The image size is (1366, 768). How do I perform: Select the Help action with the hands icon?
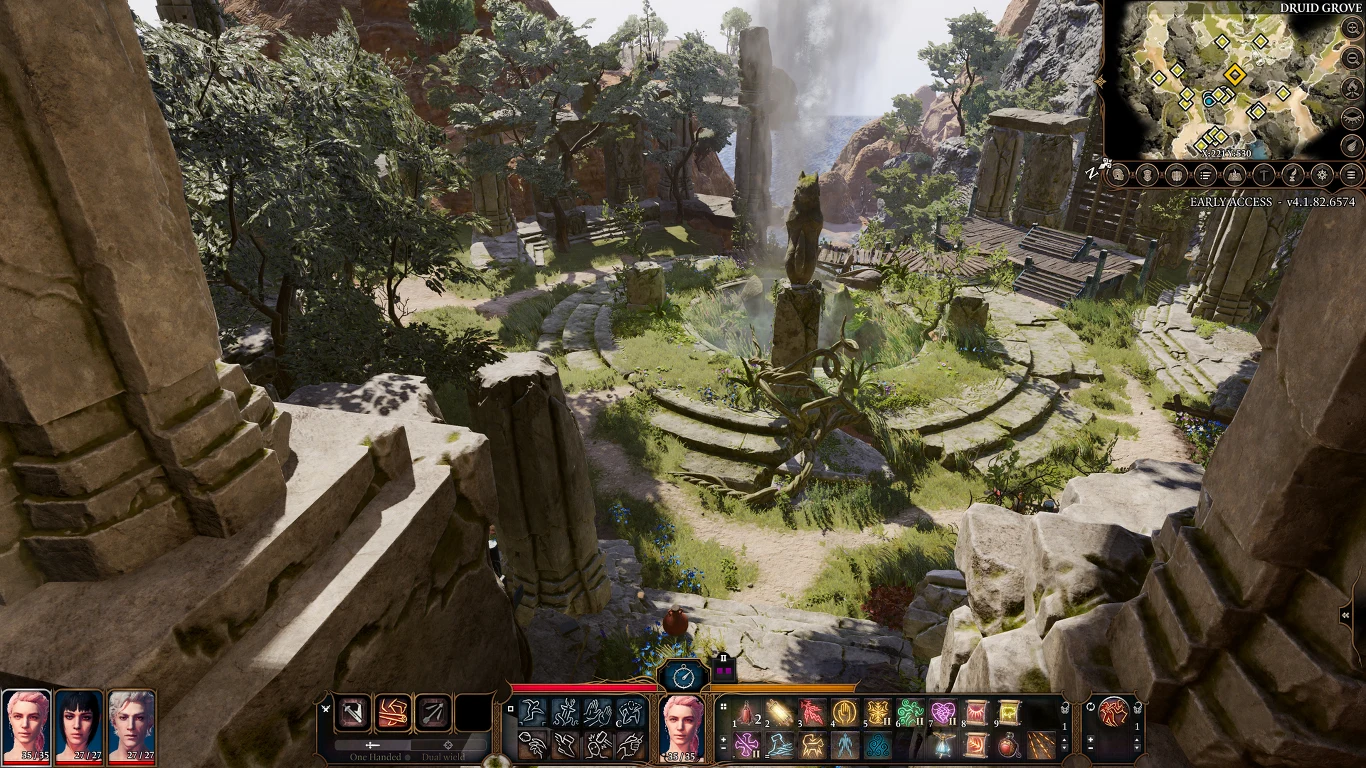(x=597, y=712)
